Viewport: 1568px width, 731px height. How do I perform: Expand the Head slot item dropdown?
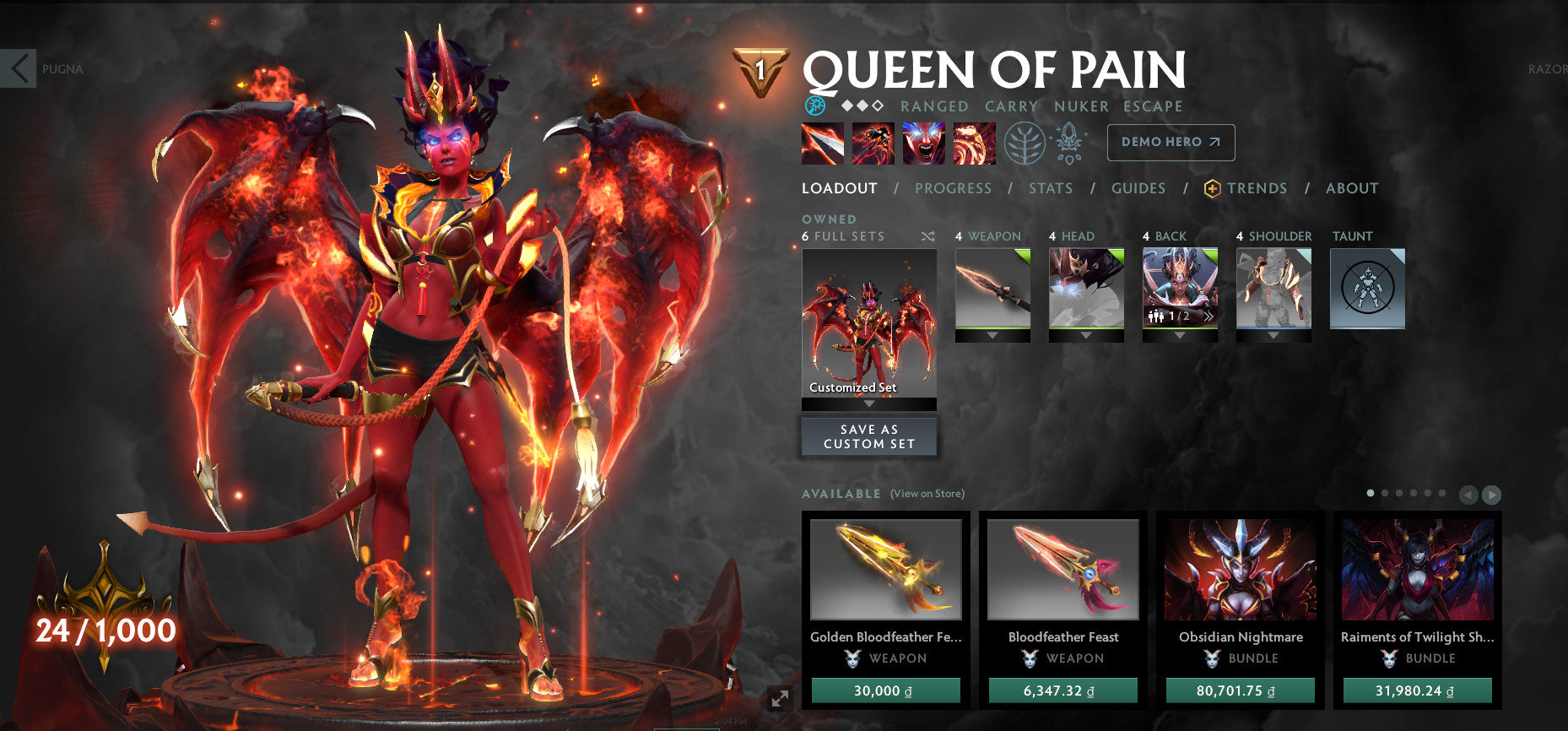[x=1086, y=333]
